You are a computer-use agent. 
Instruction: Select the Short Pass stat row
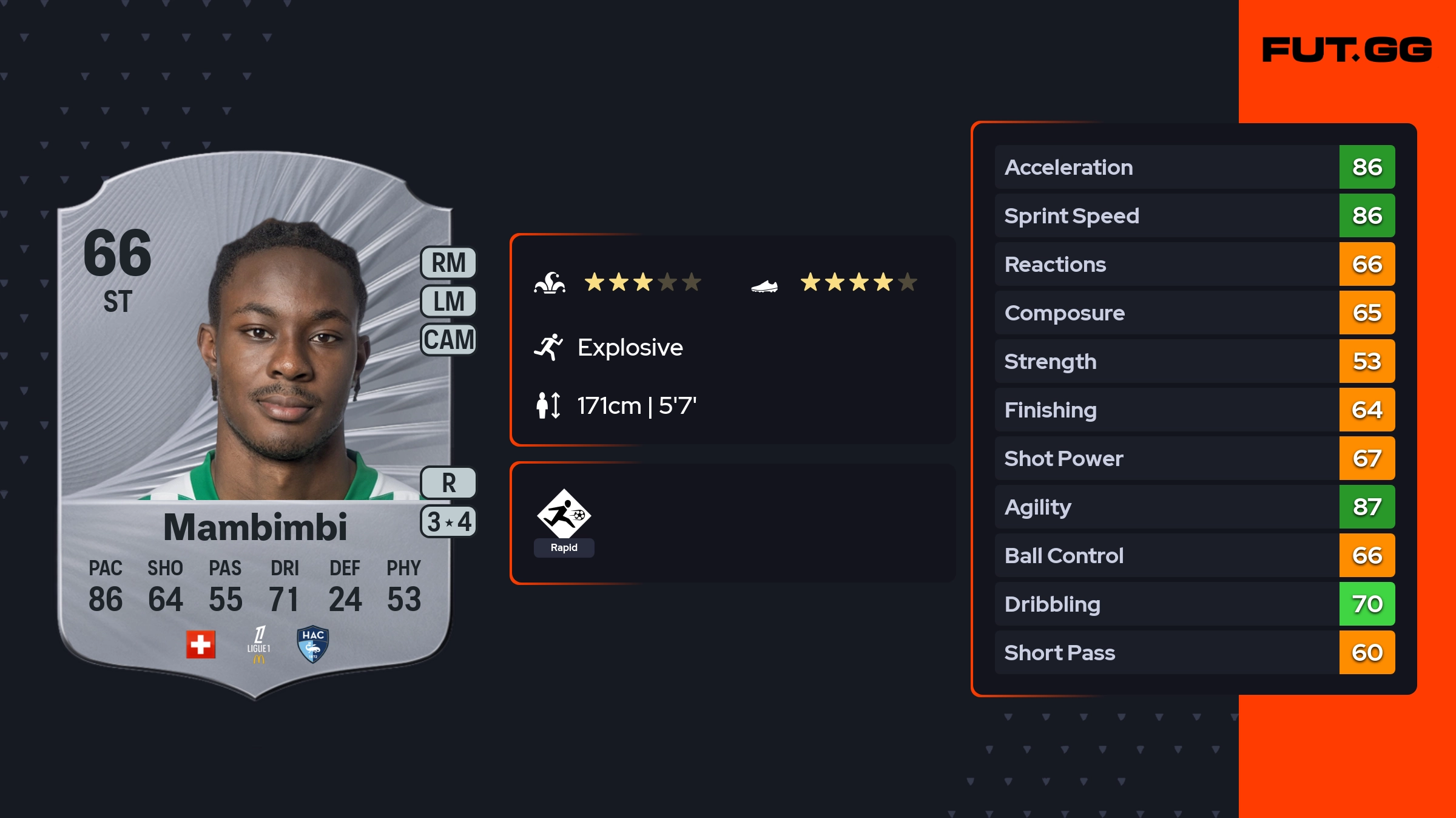tap(1194, 652)
